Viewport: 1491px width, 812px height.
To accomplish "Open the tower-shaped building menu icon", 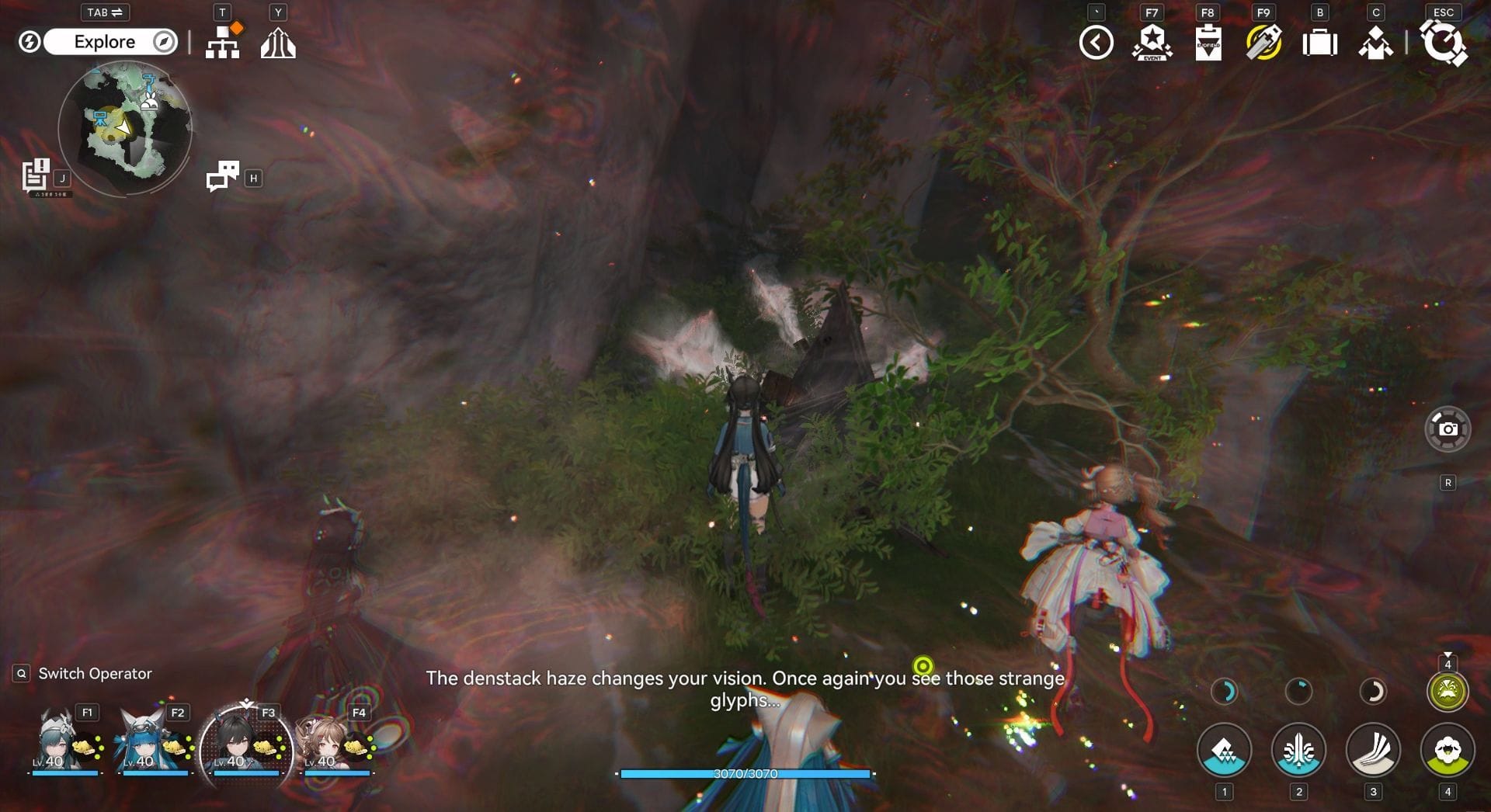I will coord(278,43).
